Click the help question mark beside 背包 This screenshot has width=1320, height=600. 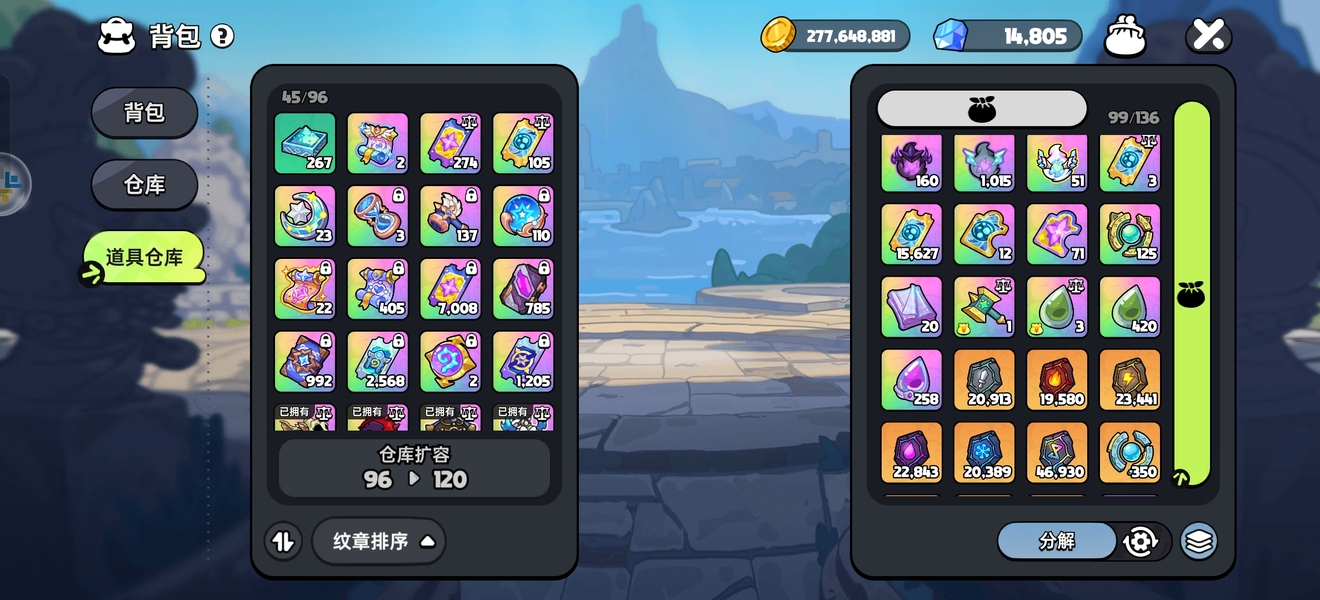(x=222, y=37)
